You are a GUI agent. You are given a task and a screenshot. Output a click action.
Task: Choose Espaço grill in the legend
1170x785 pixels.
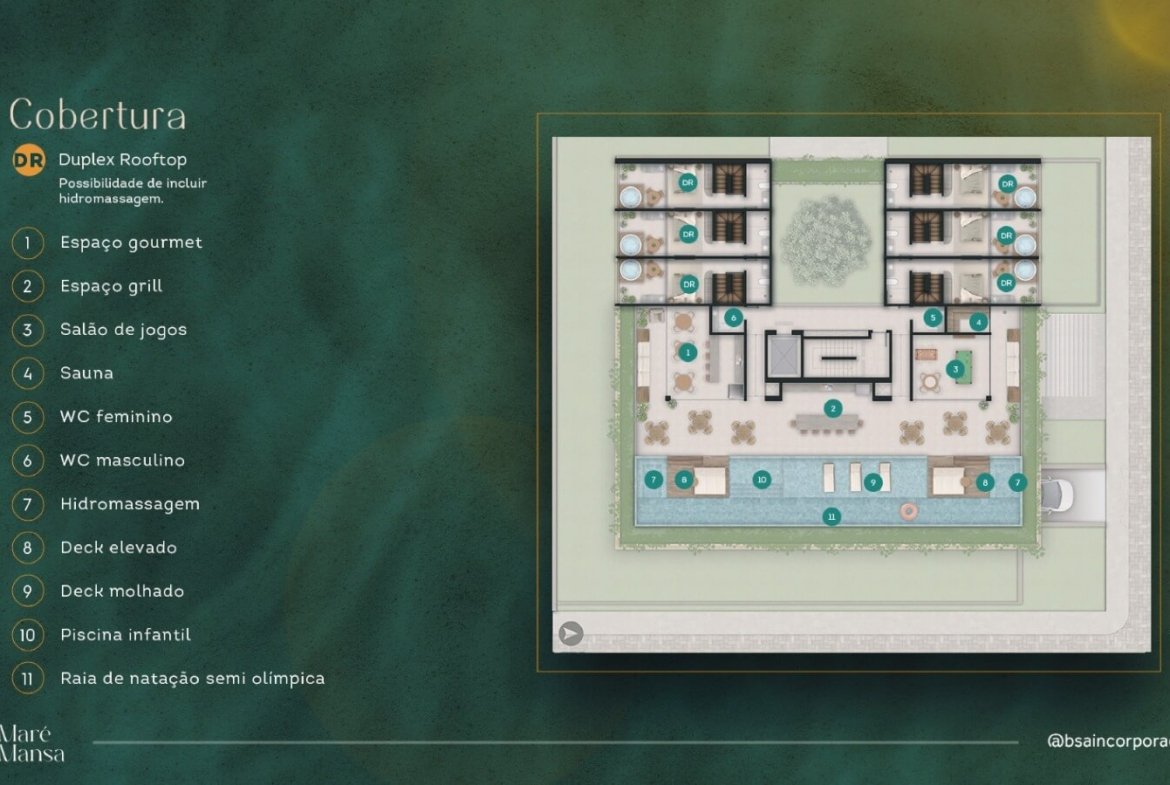click(x=110, y=286)
